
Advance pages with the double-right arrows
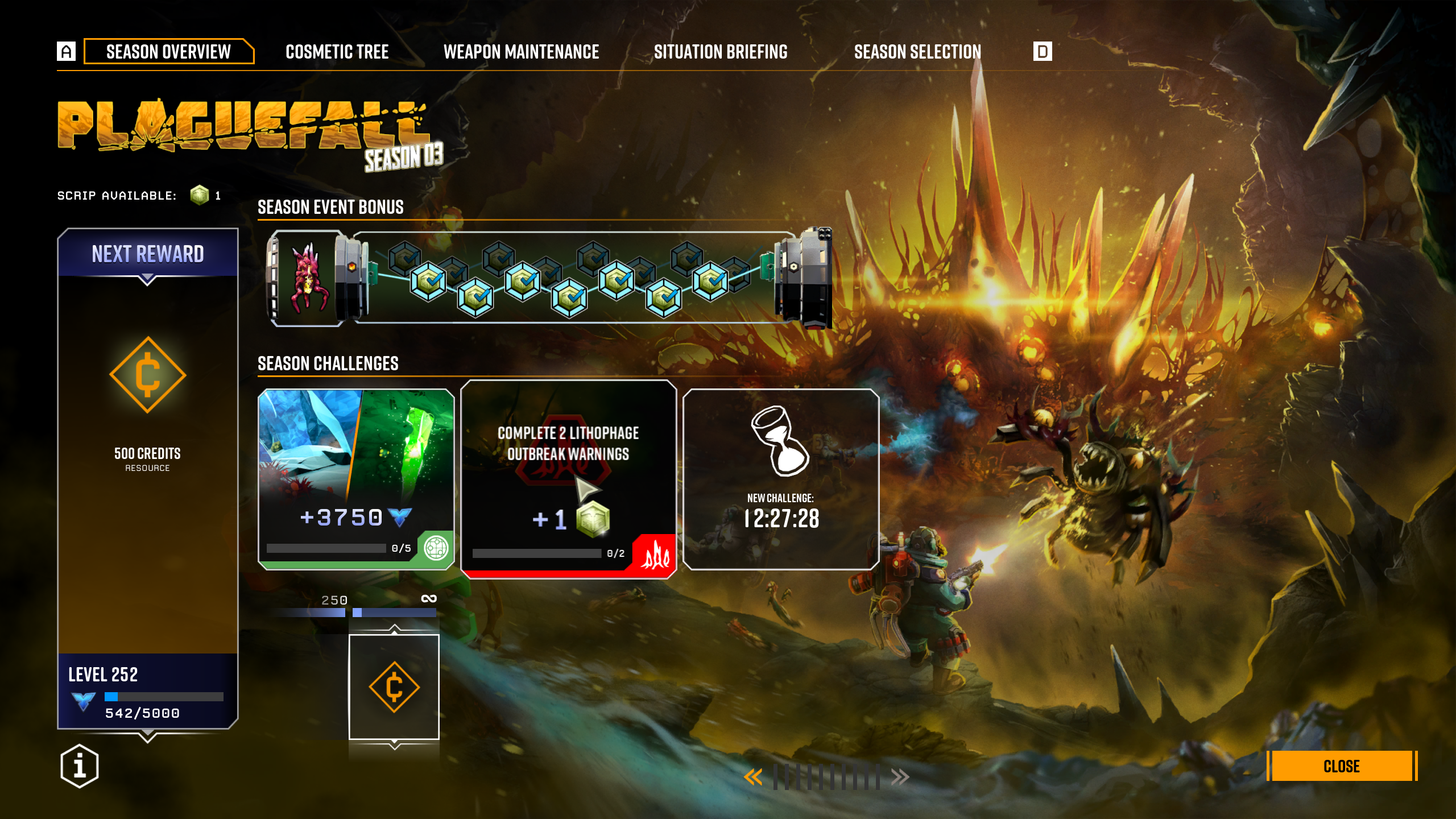(x=900, y=777)
